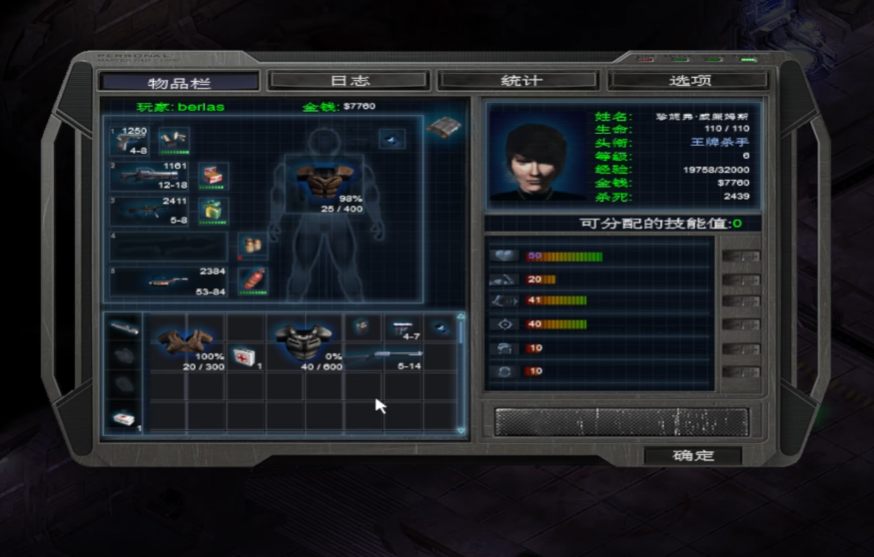Select the dark armor at 0% in the backpack
874x557 pixels.
click(x=304, y=342)
